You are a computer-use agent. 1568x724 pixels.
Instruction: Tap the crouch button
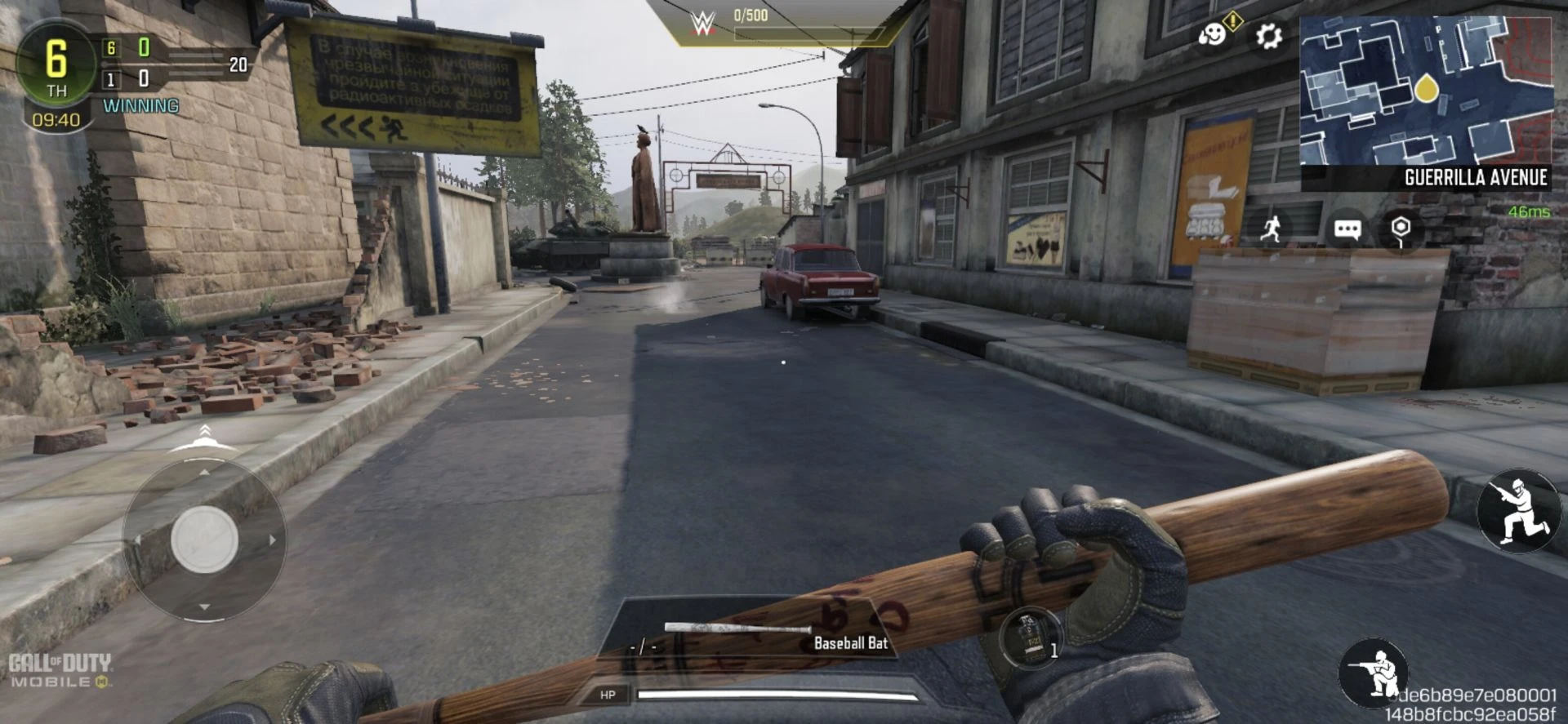(1374, 673)
